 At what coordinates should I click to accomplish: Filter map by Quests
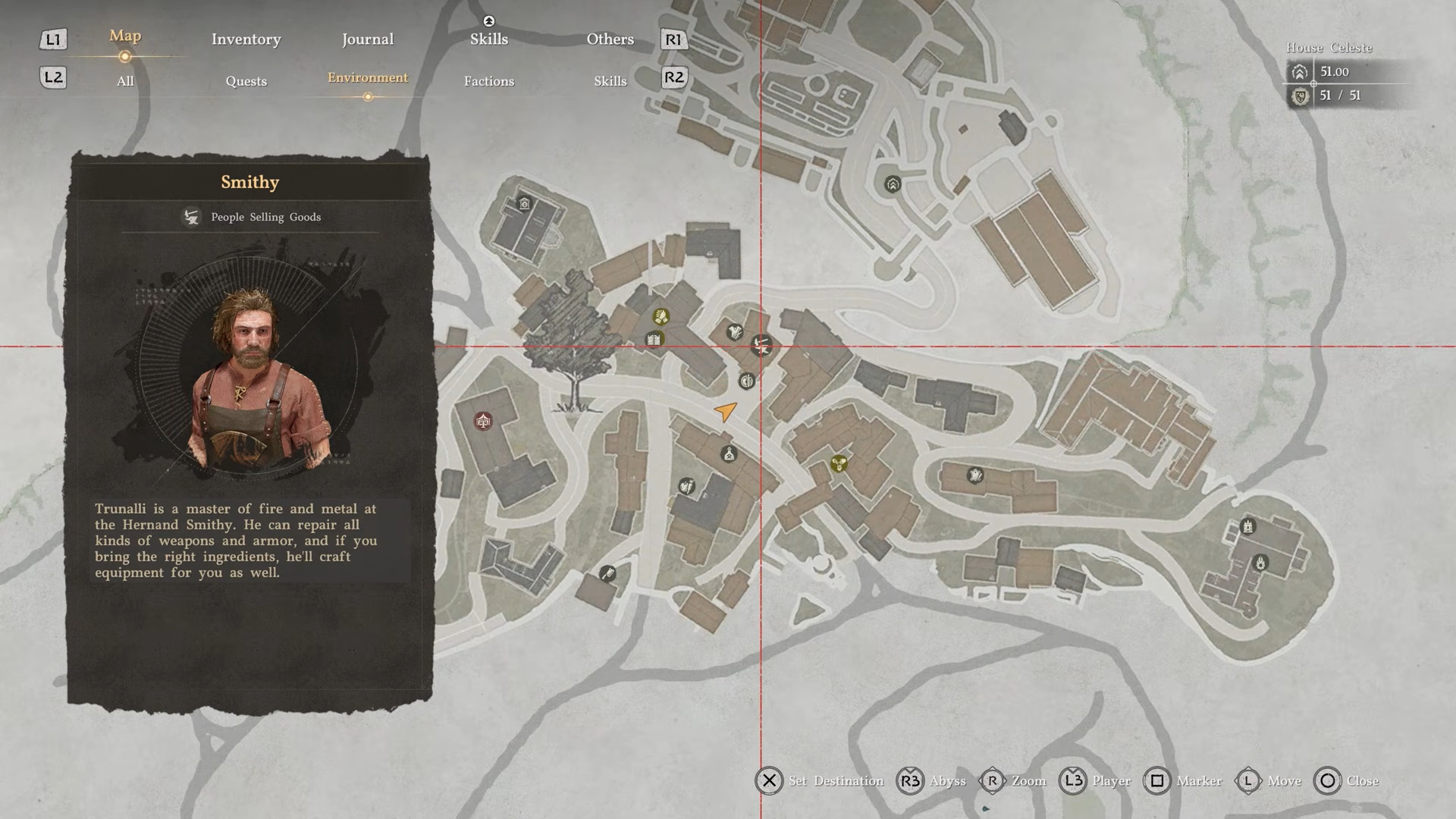pyautogui.click(x=246, y=81)
